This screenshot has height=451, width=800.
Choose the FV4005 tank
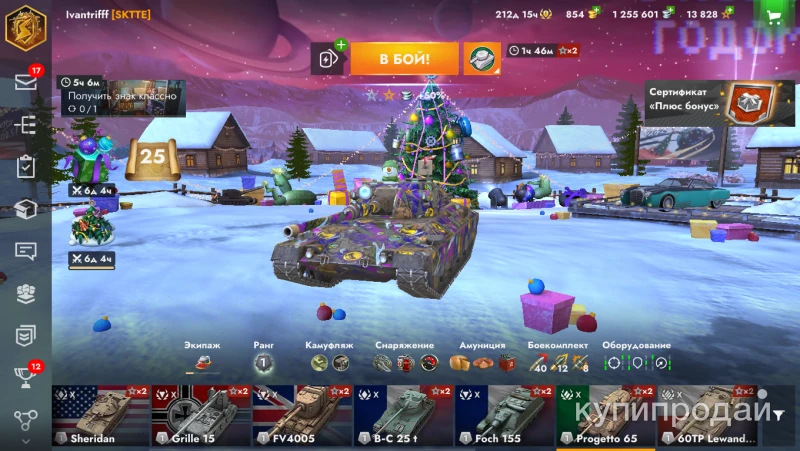point(302,416)
